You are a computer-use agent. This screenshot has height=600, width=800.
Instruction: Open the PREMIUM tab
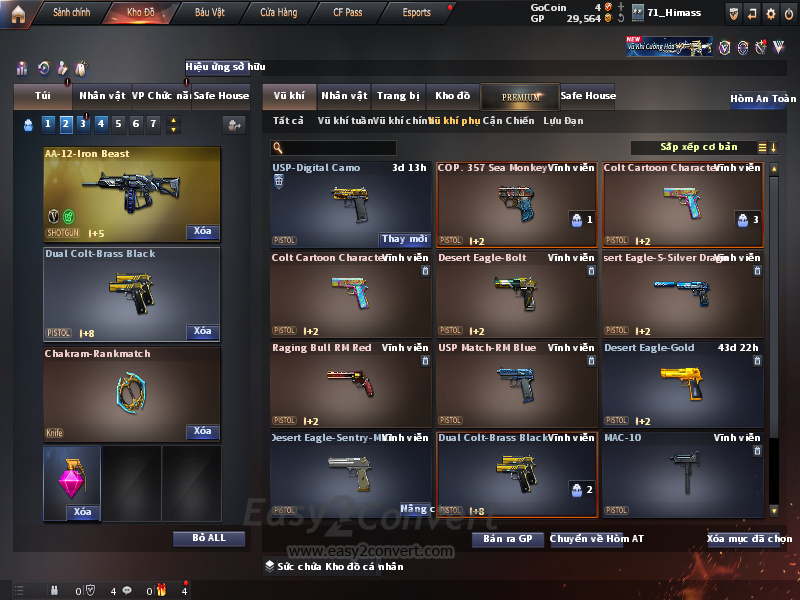(x=521, y=97)
